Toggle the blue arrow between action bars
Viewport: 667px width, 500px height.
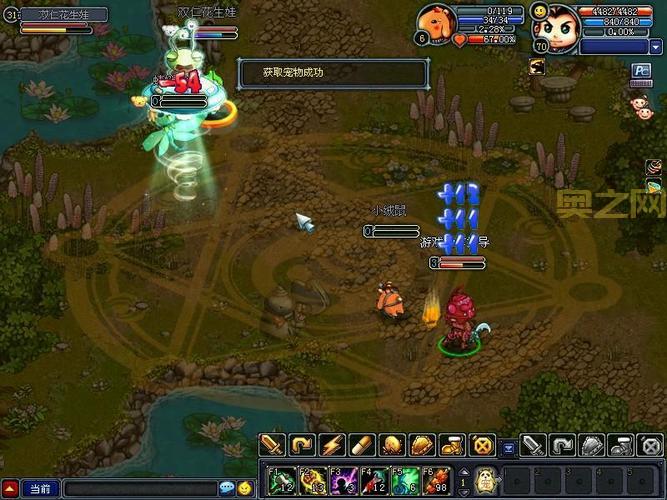508,446
